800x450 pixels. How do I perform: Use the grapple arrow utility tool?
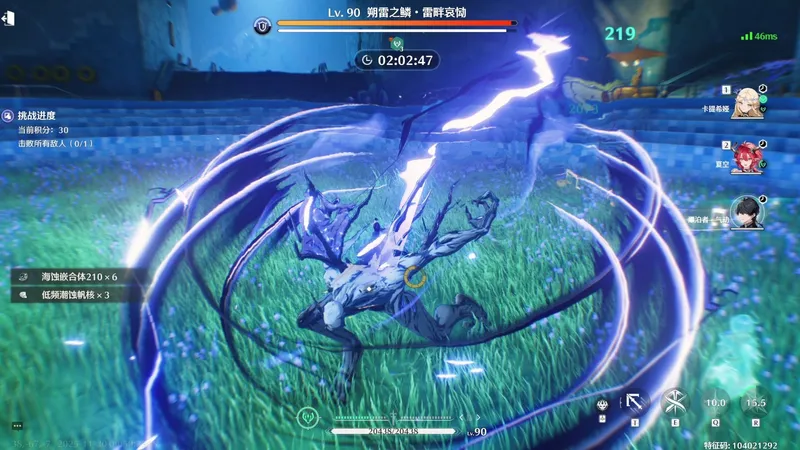click(x=636, y=403)
